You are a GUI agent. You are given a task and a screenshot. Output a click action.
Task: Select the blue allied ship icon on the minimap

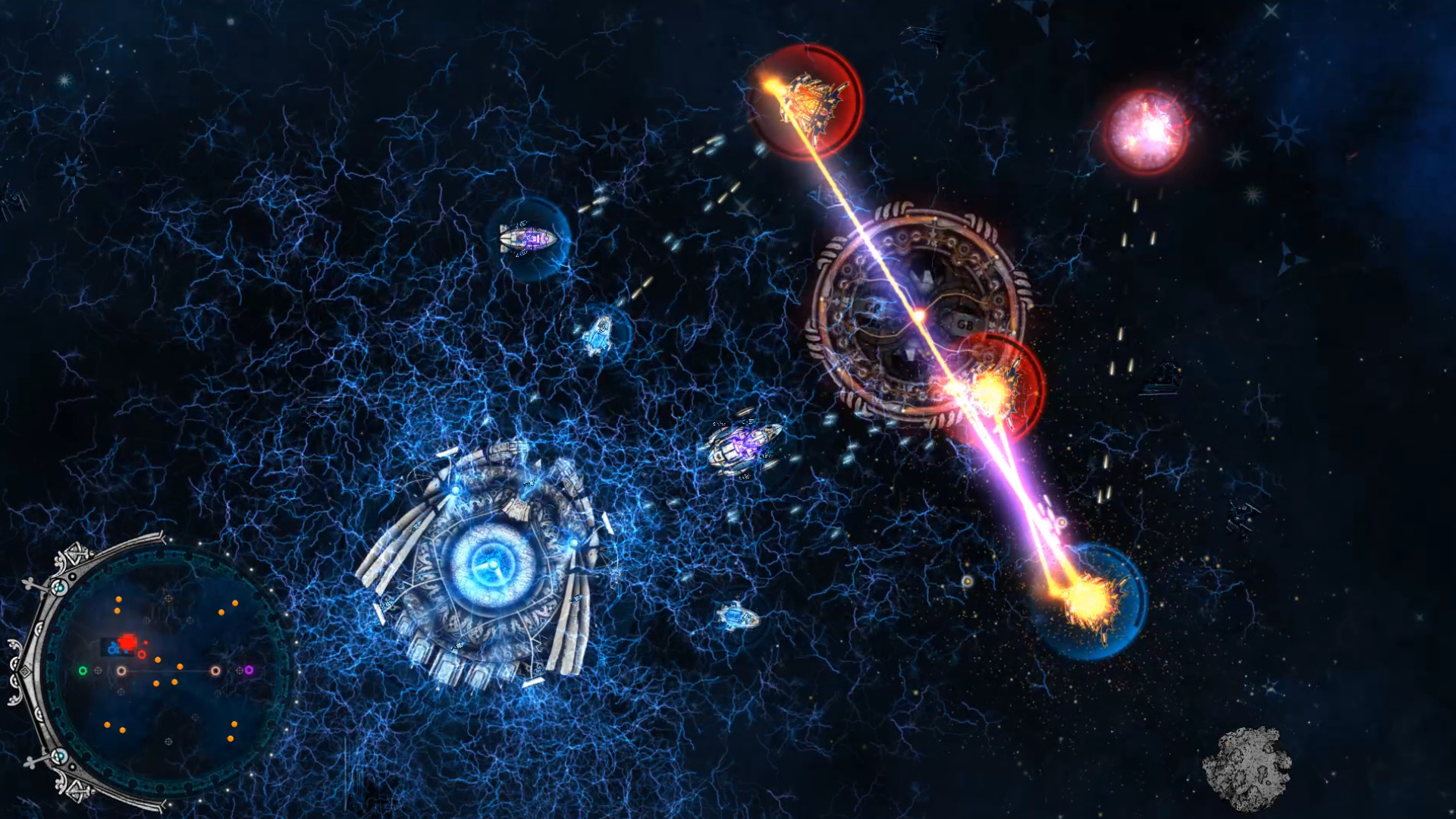(113, 647)
